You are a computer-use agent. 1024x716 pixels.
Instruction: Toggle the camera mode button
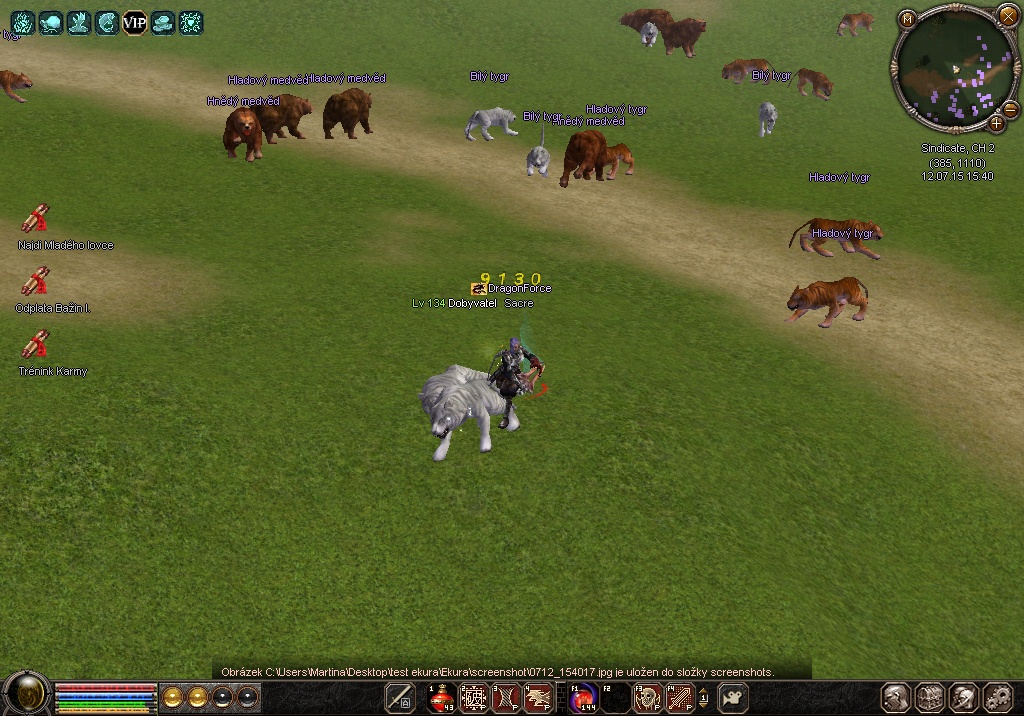click(734, 697)
